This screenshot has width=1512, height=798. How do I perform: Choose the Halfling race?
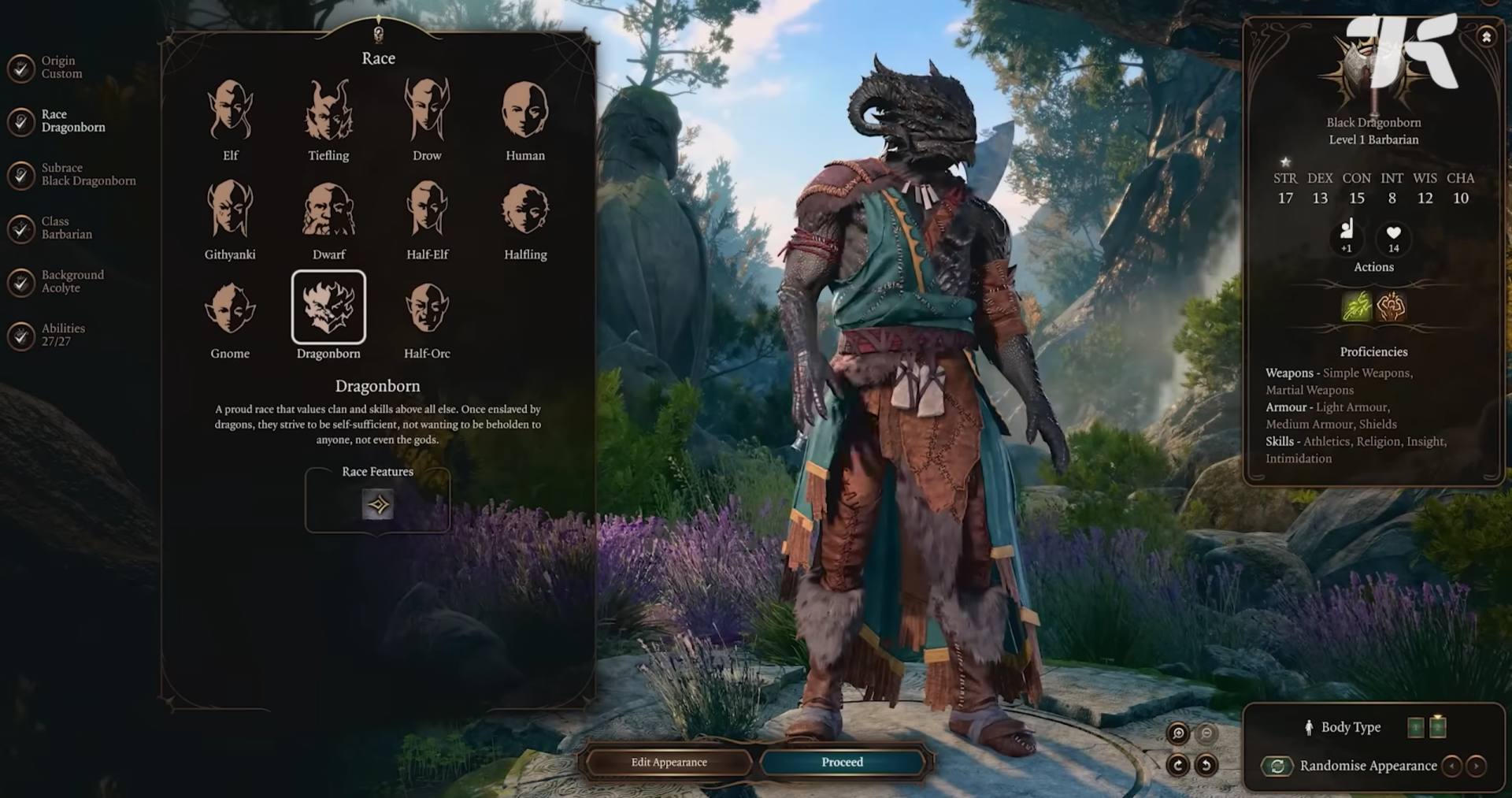click(524, 210)
